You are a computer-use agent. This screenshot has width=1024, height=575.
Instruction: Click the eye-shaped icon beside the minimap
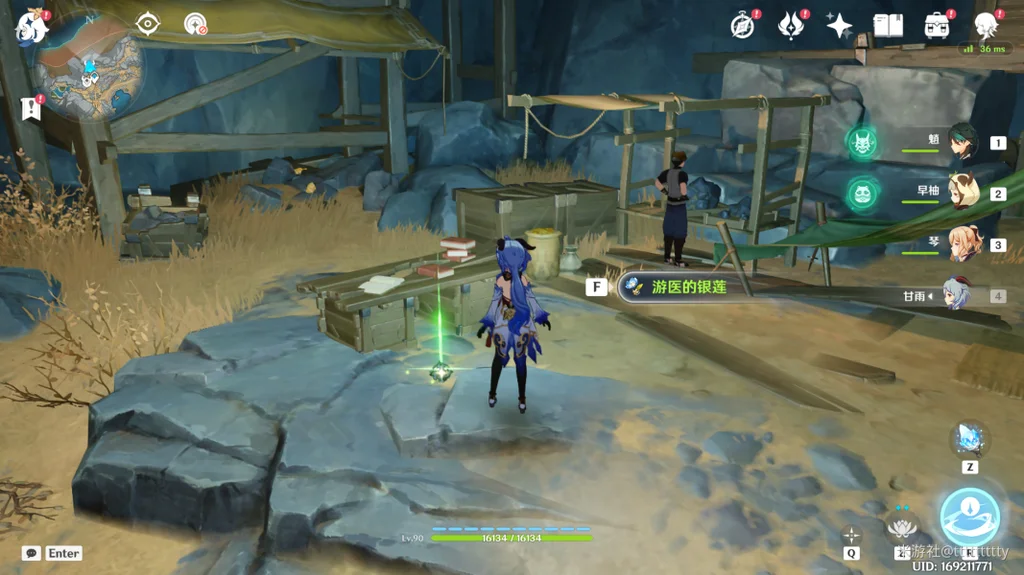pos(148,23)
